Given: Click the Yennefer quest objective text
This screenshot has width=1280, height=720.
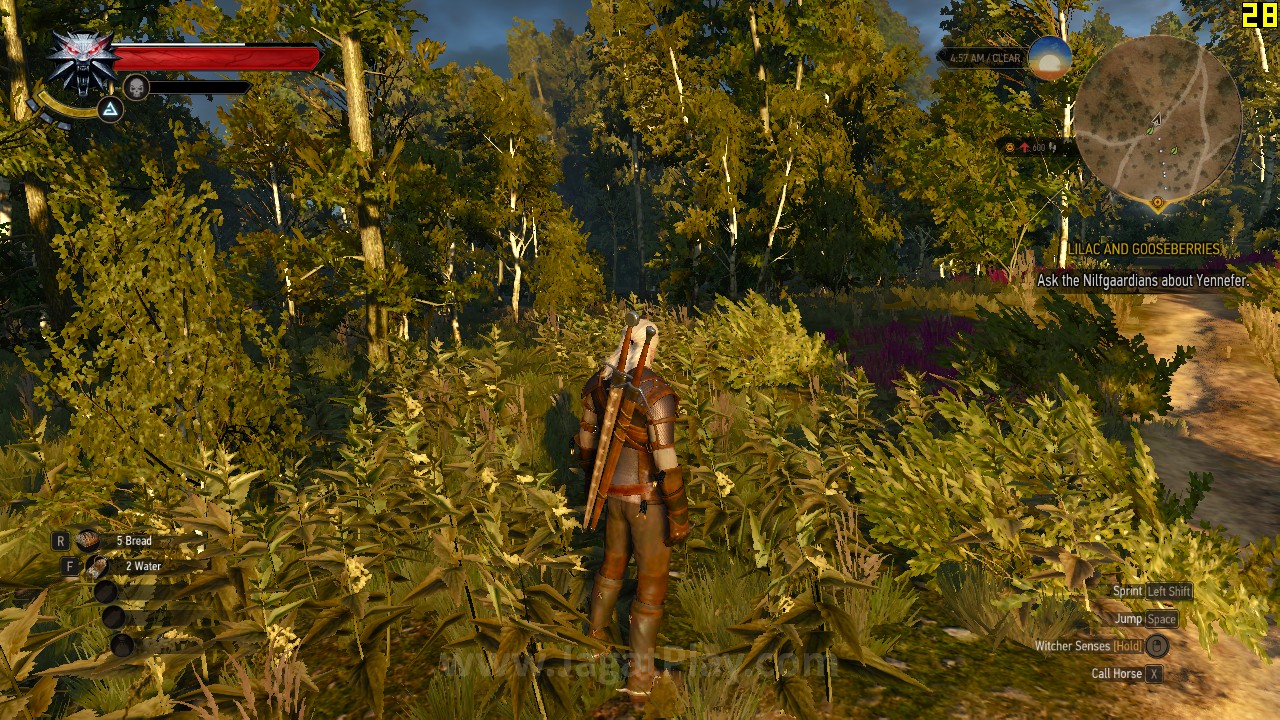Looking at the screenshot, I should point(1142,281).
